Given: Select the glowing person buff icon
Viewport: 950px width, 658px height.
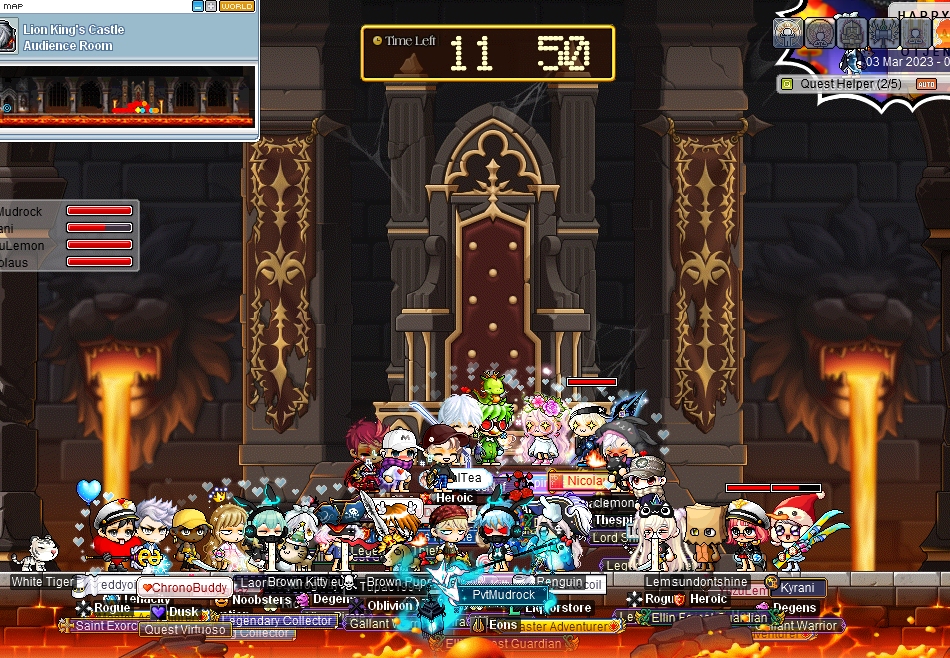Looking at the screenshot, I should tap(789, 33).
